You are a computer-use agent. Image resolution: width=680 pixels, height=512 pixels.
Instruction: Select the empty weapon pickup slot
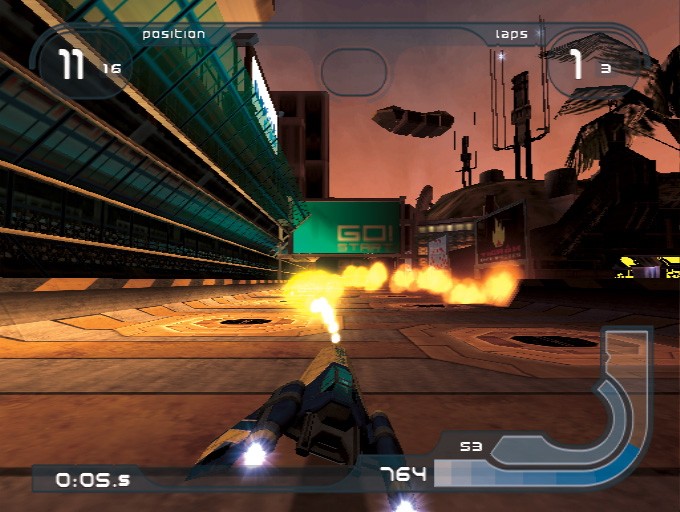point(353,70)
